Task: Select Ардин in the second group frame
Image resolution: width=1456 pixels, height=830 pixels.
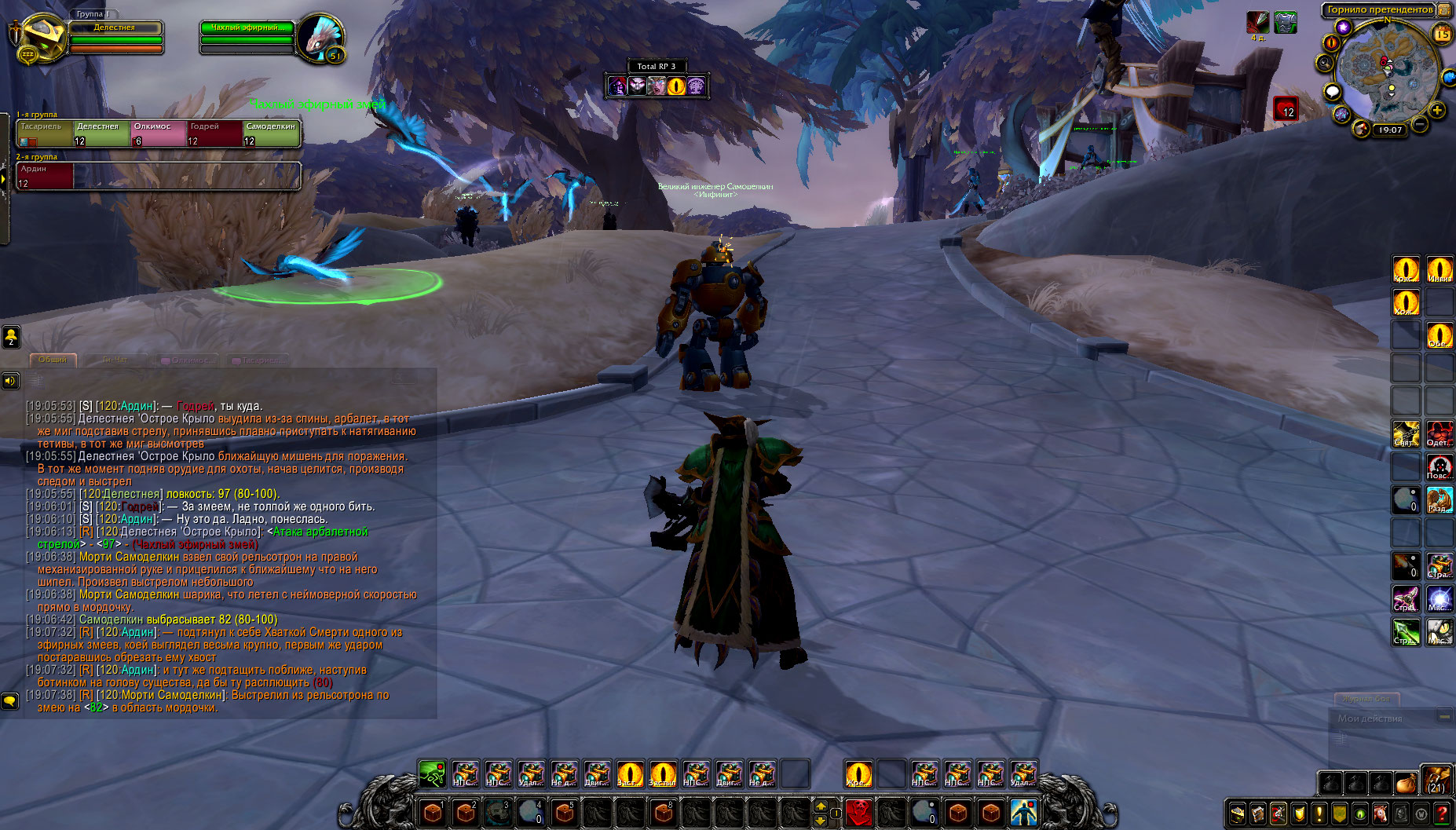Action: (x=45, y=176)
